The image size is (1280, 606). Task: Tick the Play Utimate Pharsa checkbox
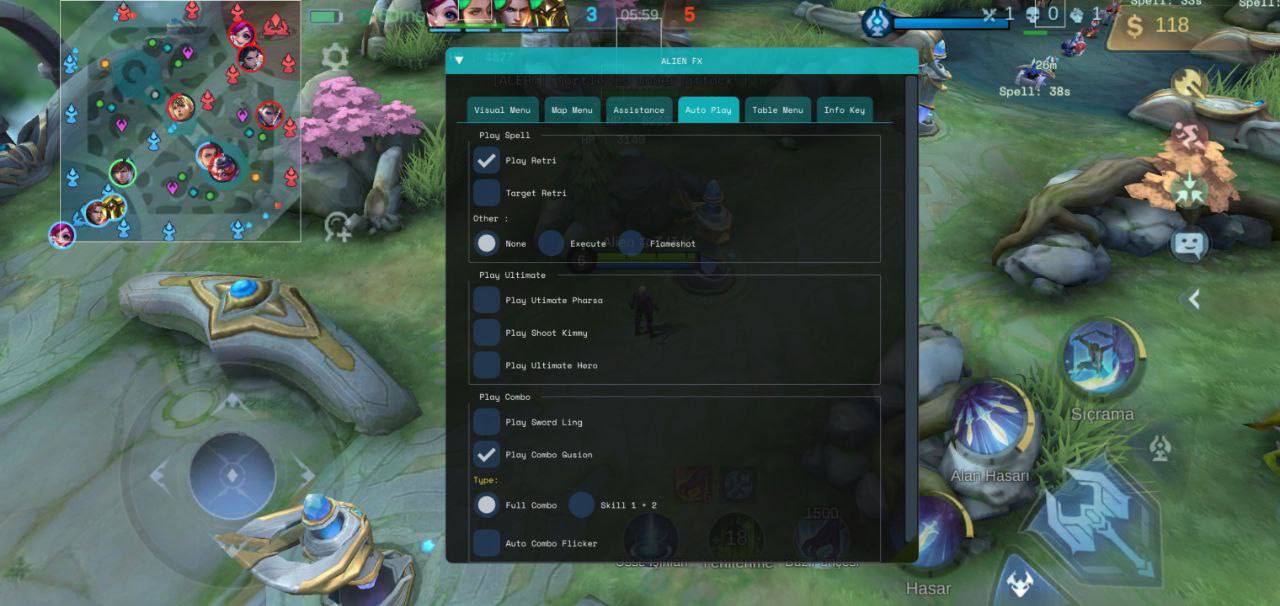point(487,300)
